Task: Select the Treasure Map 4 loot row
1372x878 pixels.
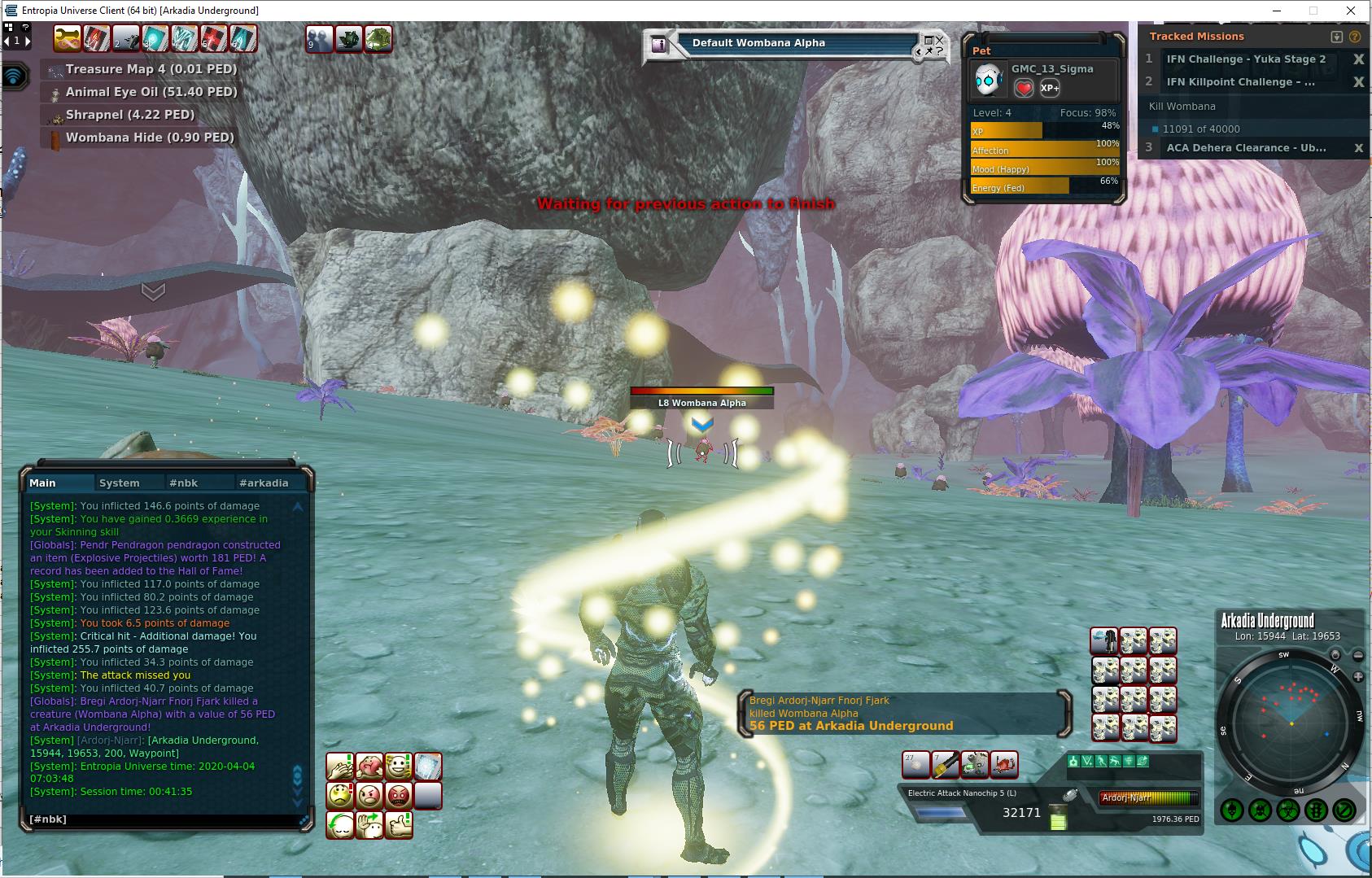Action: point(151,69)
